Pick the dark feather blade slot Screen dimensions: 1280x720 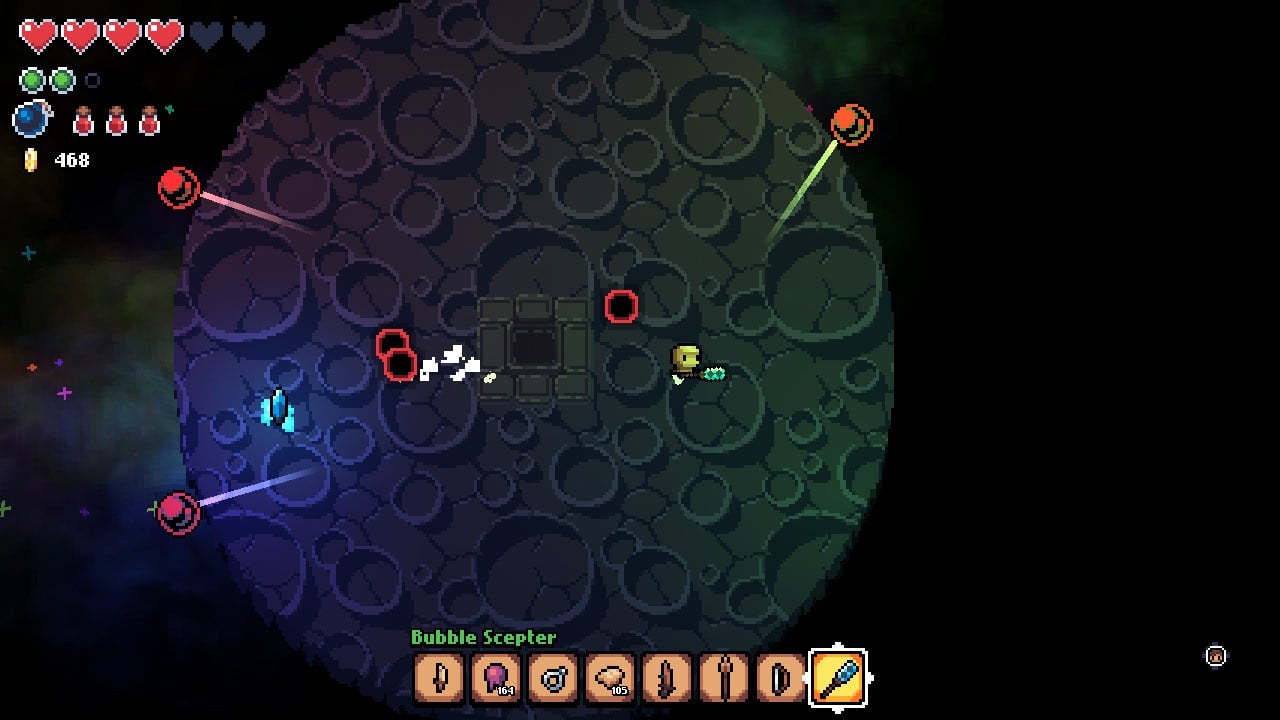667,679
